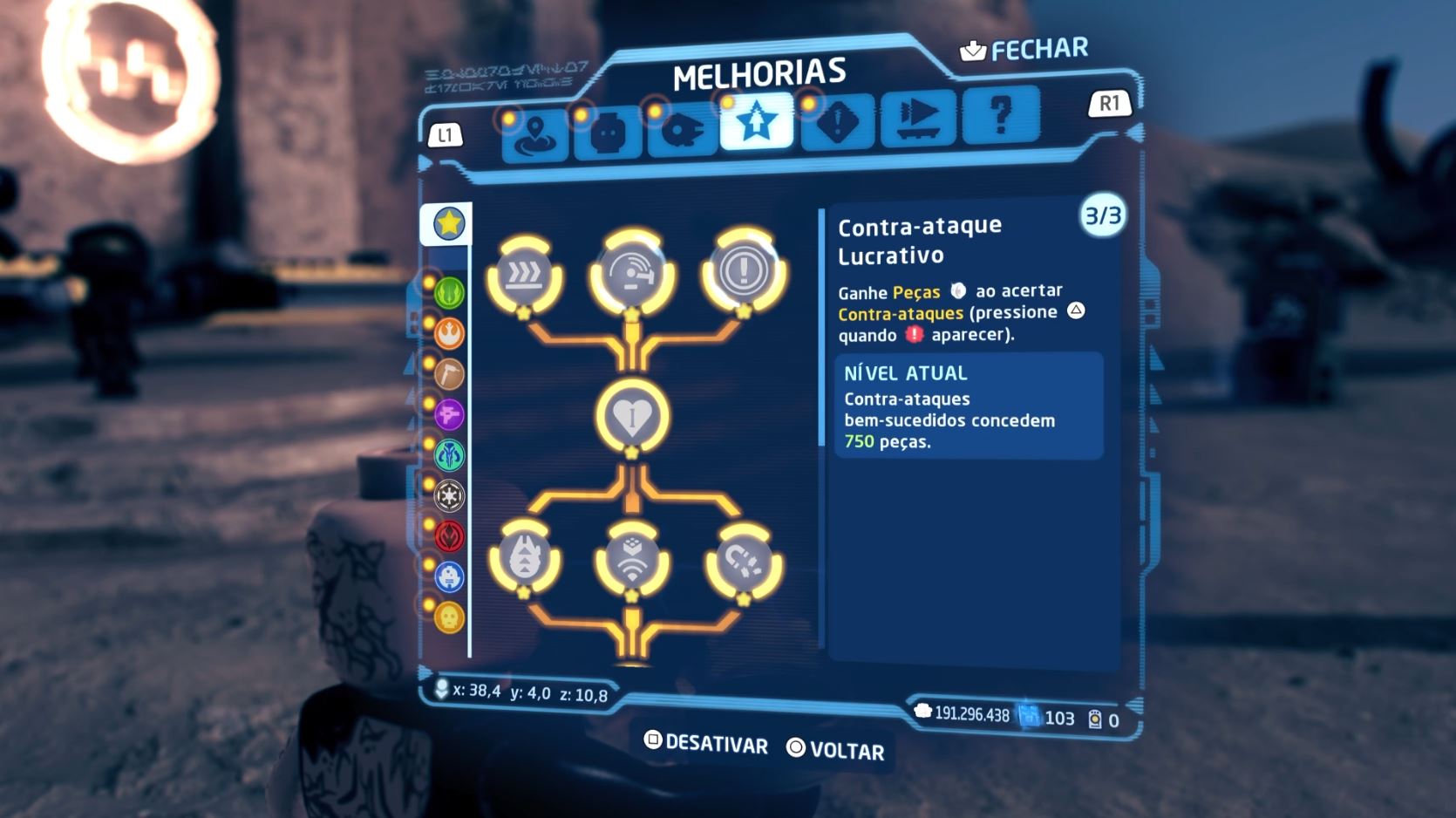Select the teal Mandalorian skull class category

click(449, 455)
